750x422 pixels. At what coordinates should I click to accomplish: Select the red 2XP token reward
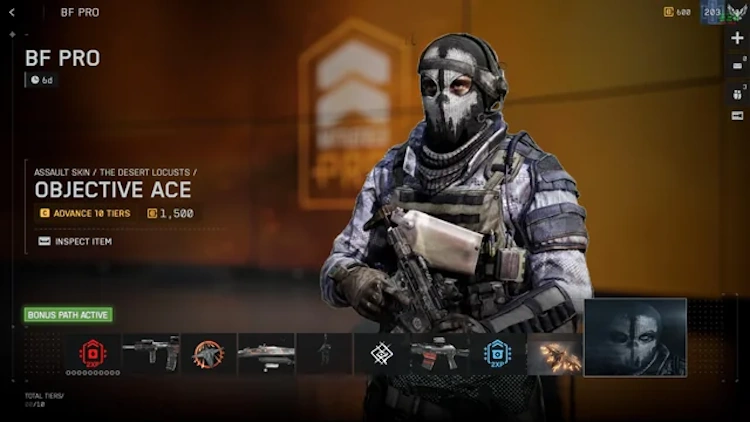(93, 353)
